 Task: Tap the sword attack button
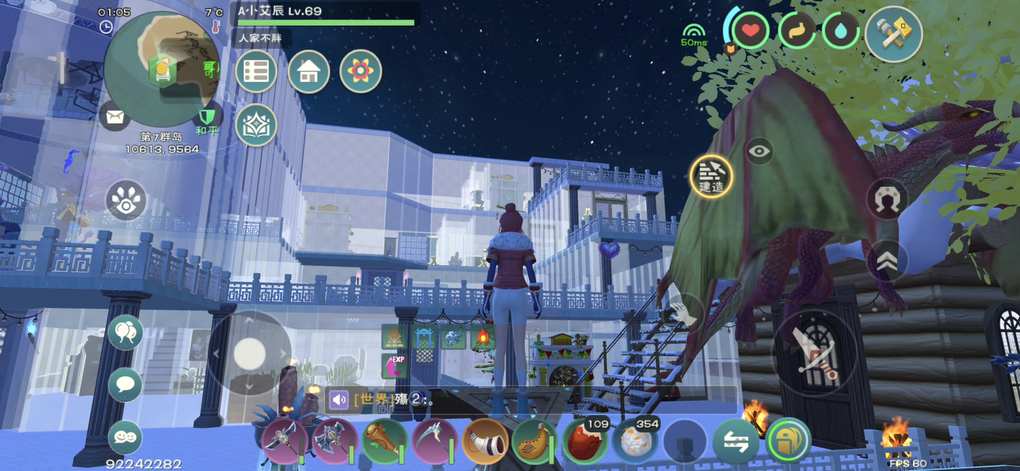pos(814,351)
